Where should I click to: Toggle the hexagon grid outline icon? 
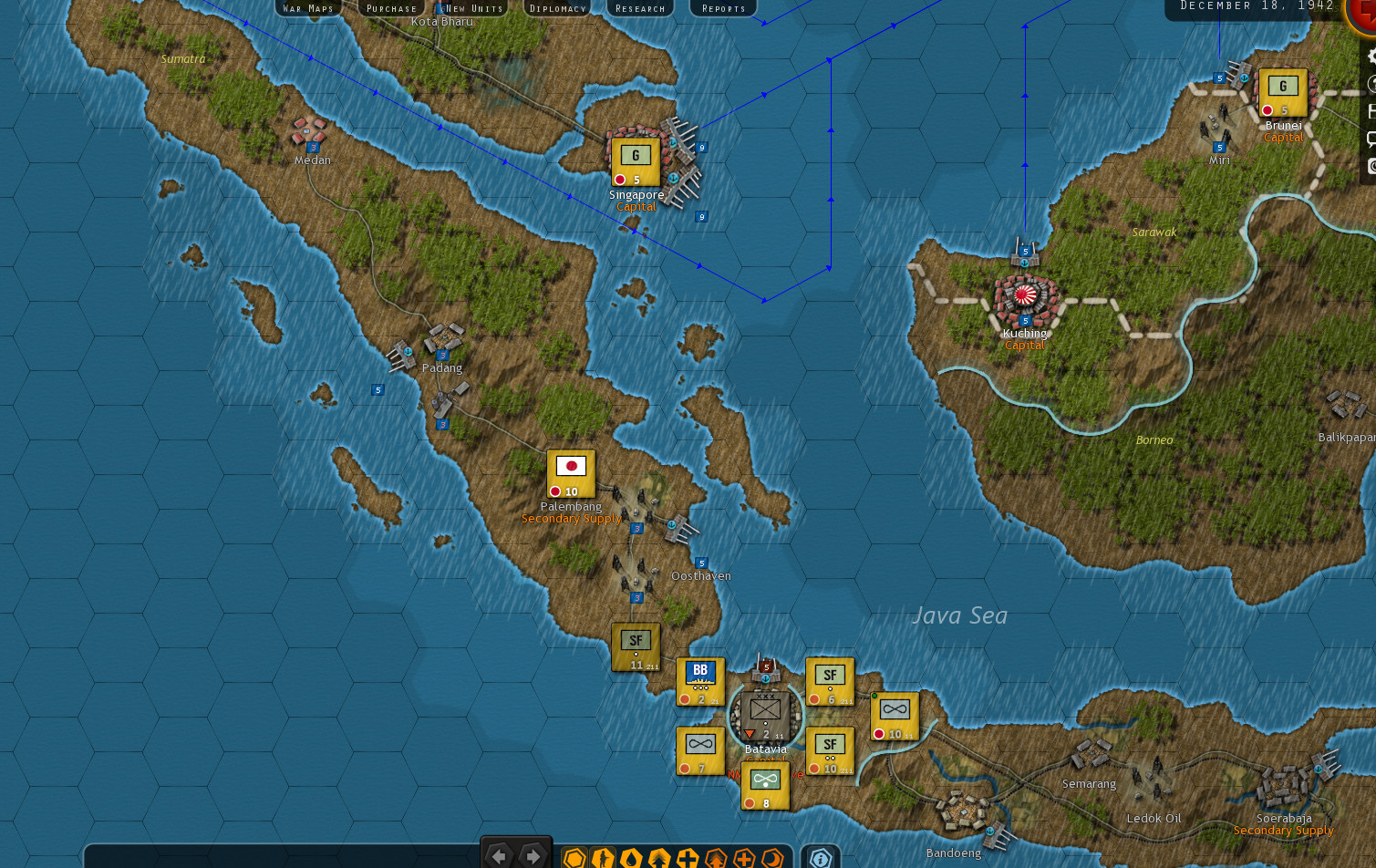(x=574, y=857)
